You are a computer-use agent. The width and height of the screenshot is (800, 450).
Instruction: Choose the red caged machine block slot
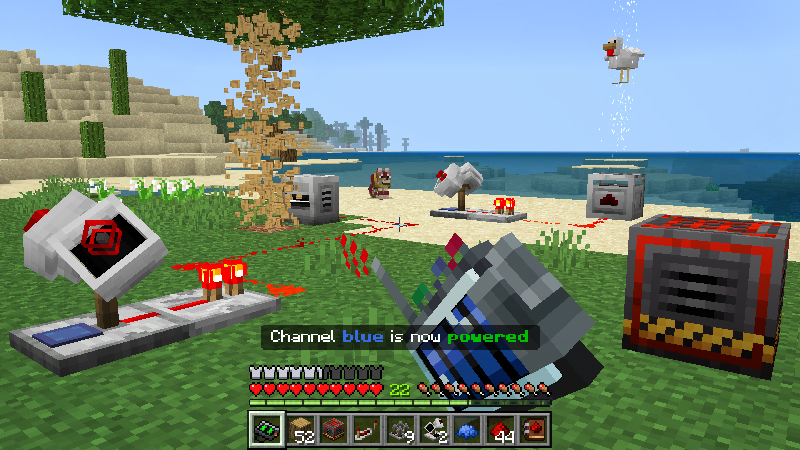pos(333,431)
